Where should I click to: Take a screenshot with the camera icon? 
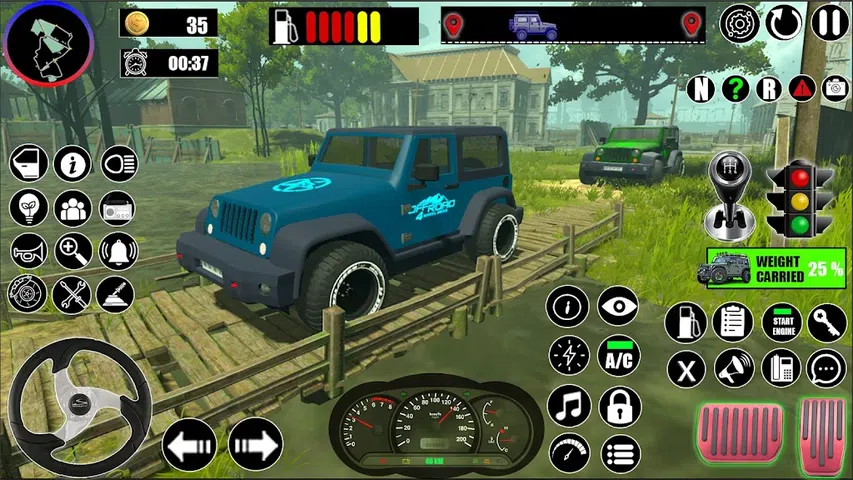(x=834, y=88)
